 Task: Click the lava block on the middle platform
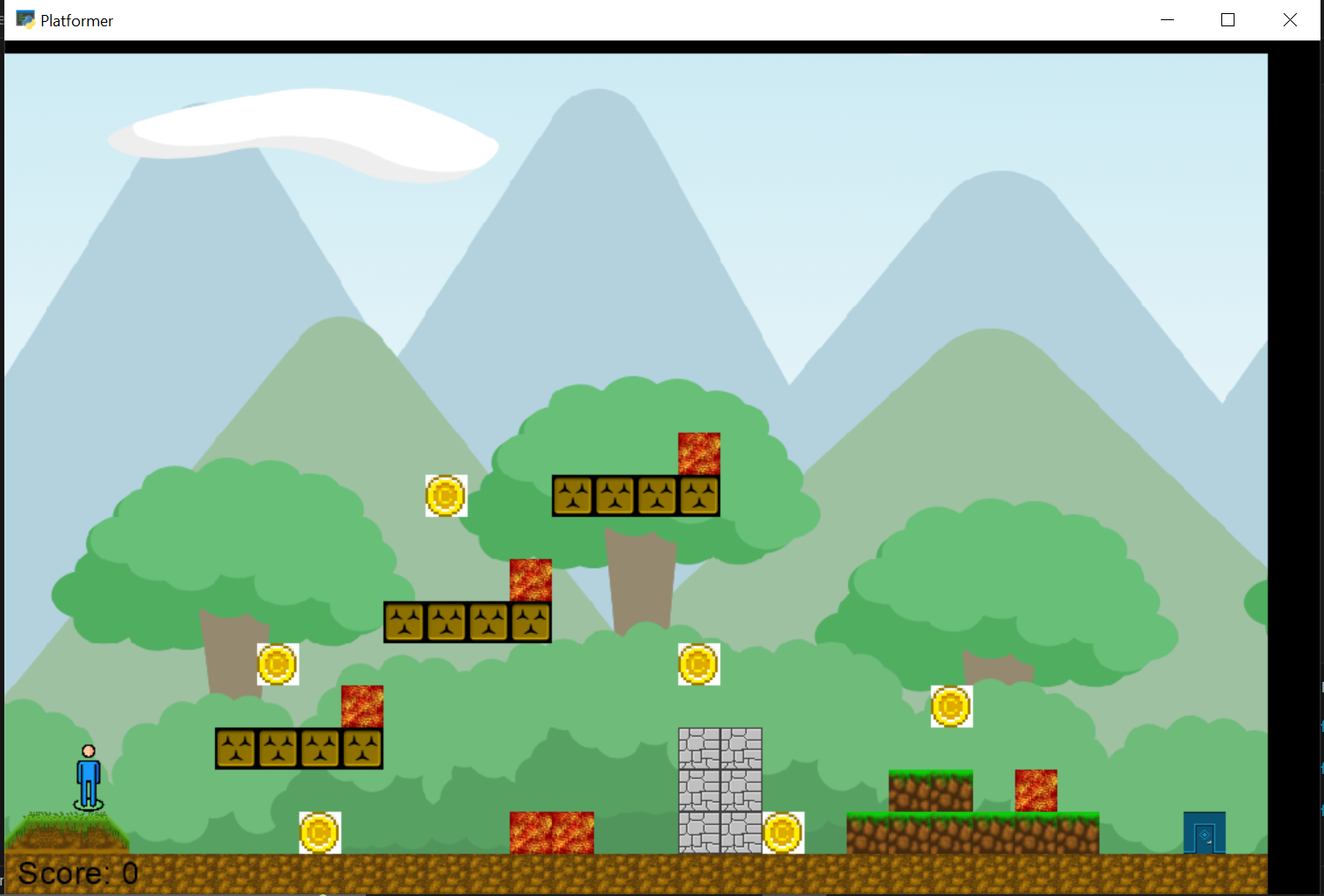click(x=531, y=581)
